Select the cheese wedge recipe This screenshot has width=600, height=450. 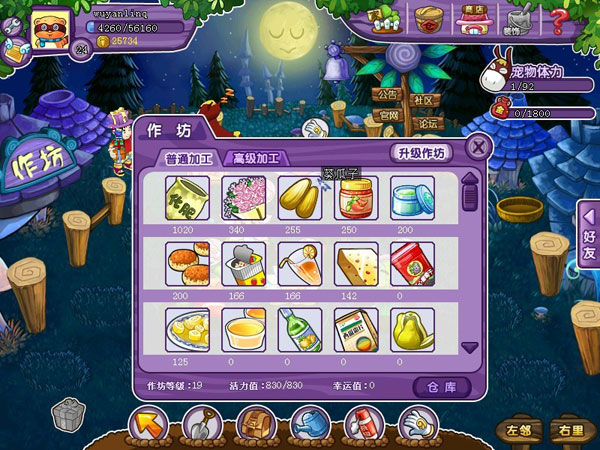356,264
